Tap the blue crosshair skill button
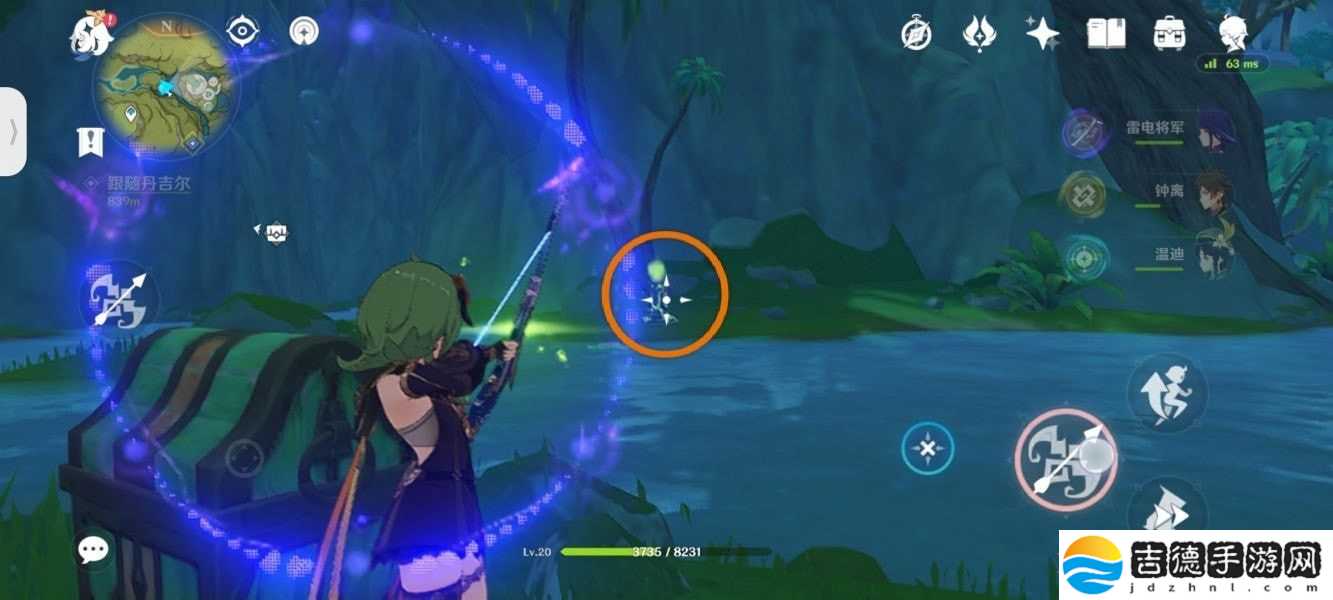The width and height of the screenshot is (1333, 600). (928, 449)
